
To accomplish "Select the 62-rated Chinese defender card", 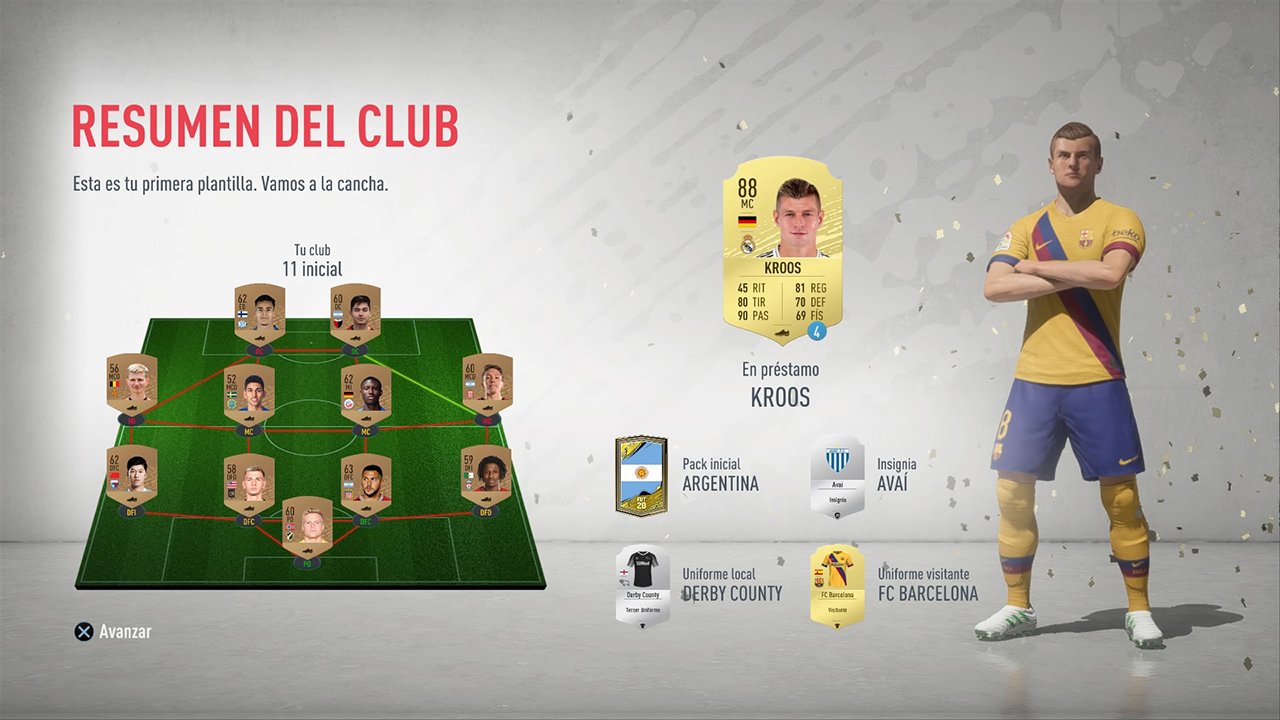I will tap(130, 475).
